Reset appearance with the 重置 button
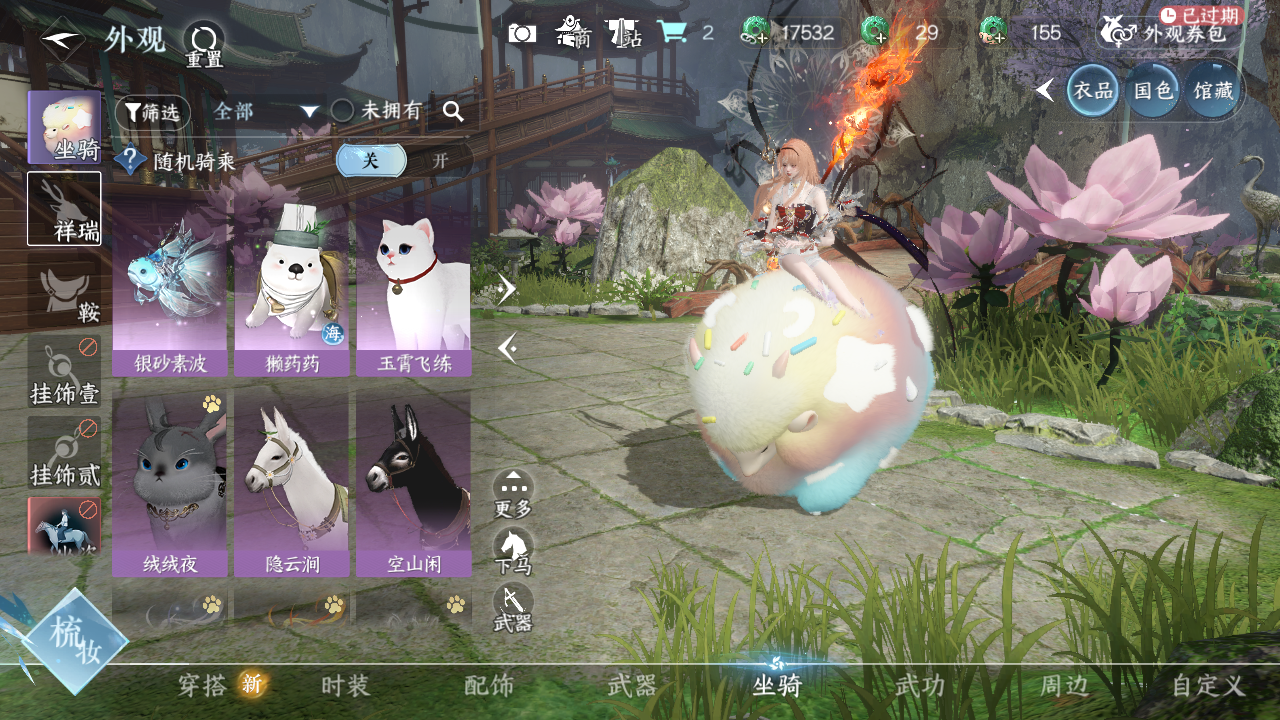1280x720 pixels. 204,44
